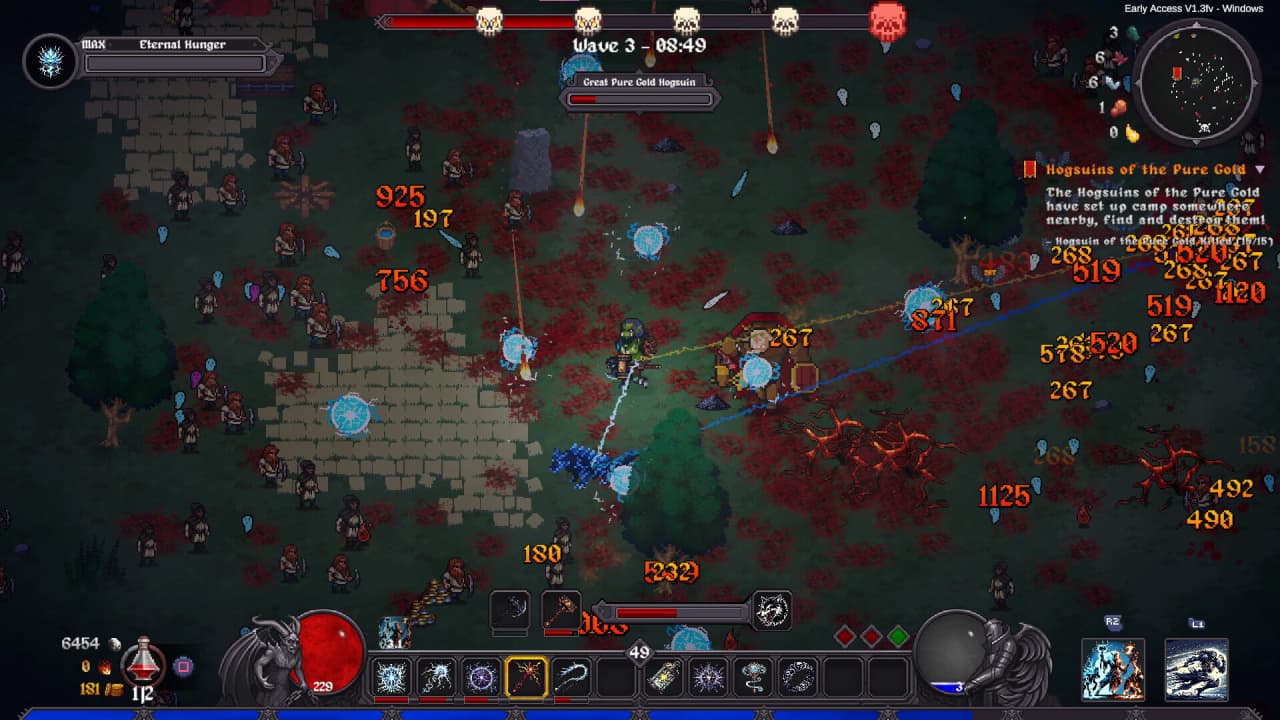
Task: Select the golden lantern item slot
Action: (x=663, y=677)
